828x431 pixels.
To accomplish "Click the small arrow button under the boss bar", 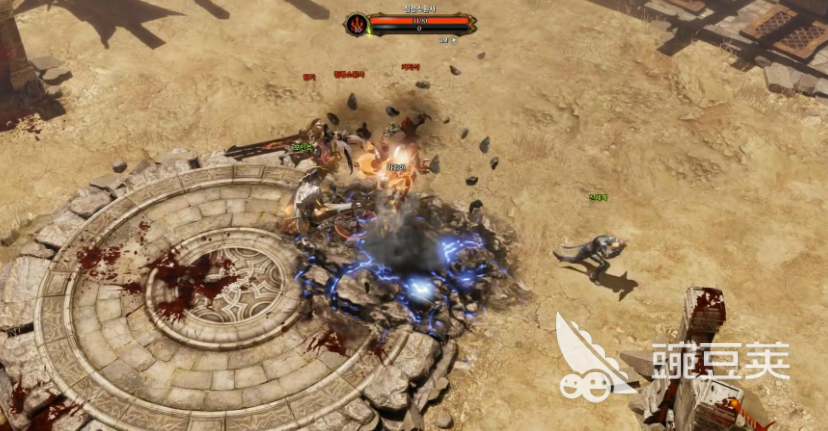I will click(454, 40).
